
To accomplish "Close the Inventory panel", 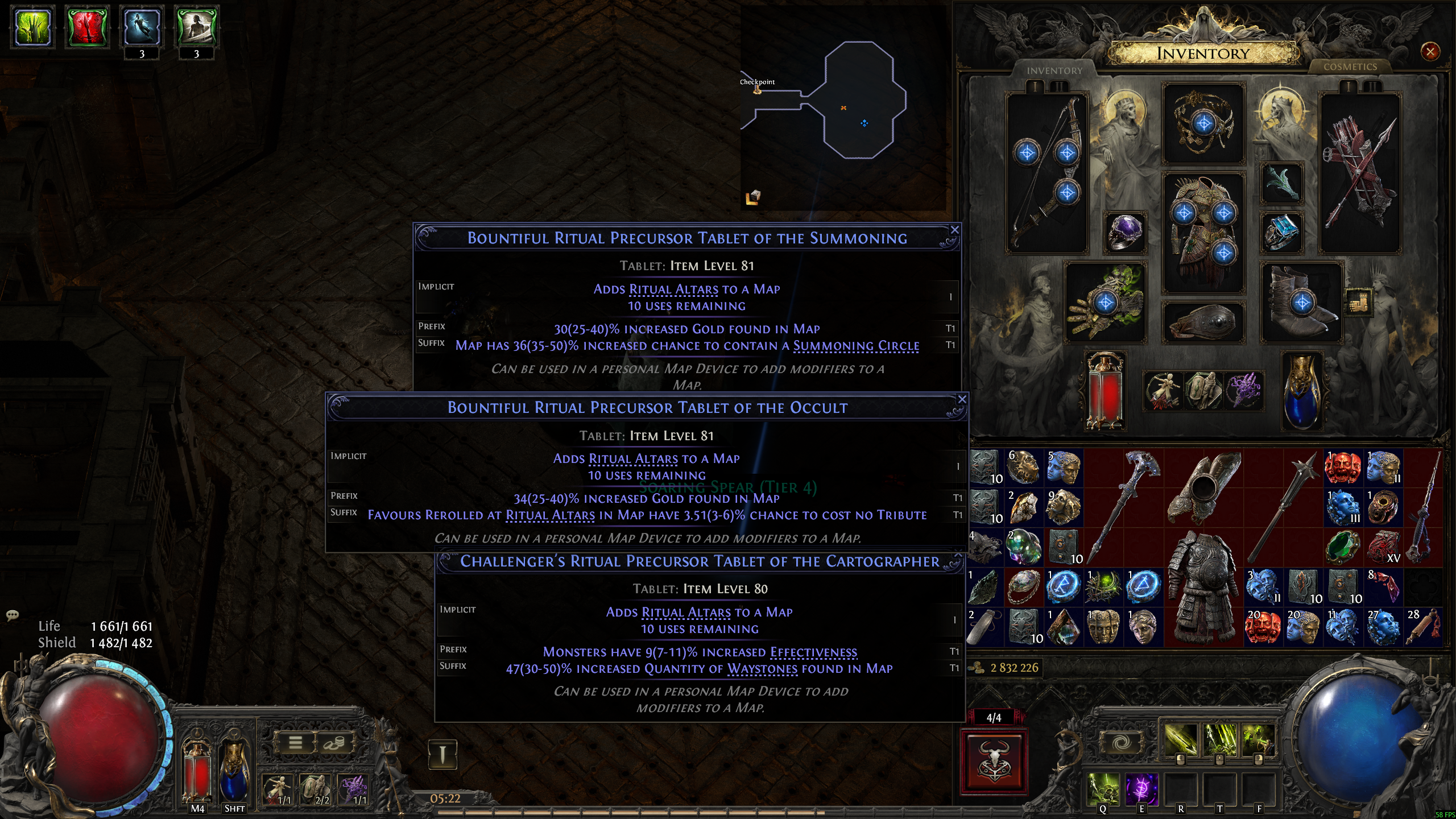I will click(x=1430, y=52).
